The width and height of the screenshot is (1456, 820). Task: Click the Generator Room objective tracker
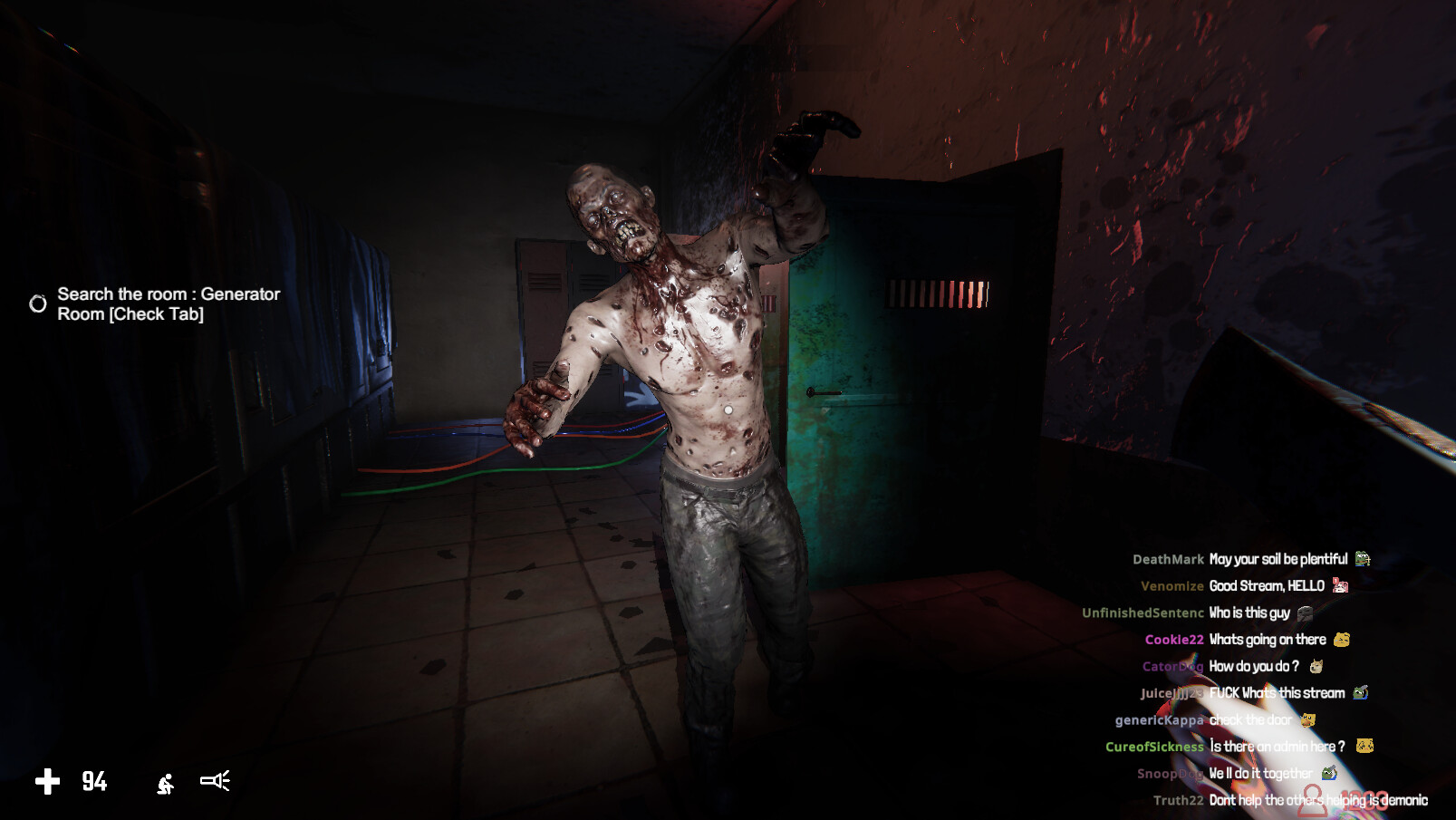click(x=169, y=304)
